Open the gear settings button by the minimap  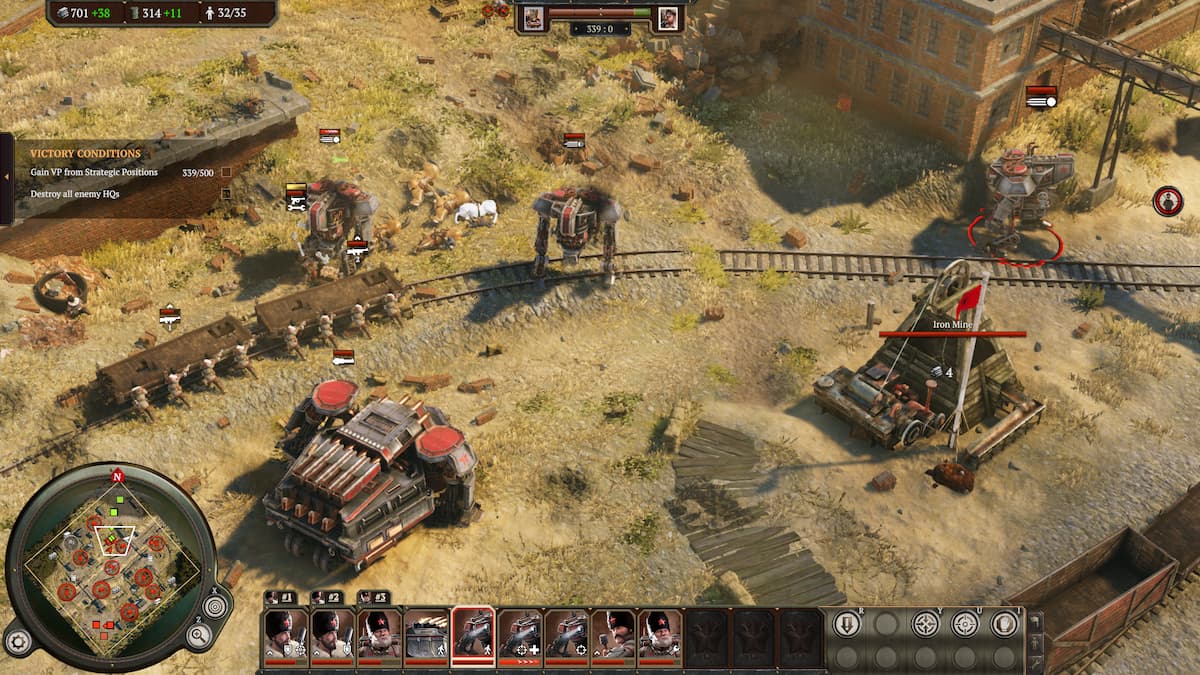point(16,640)
